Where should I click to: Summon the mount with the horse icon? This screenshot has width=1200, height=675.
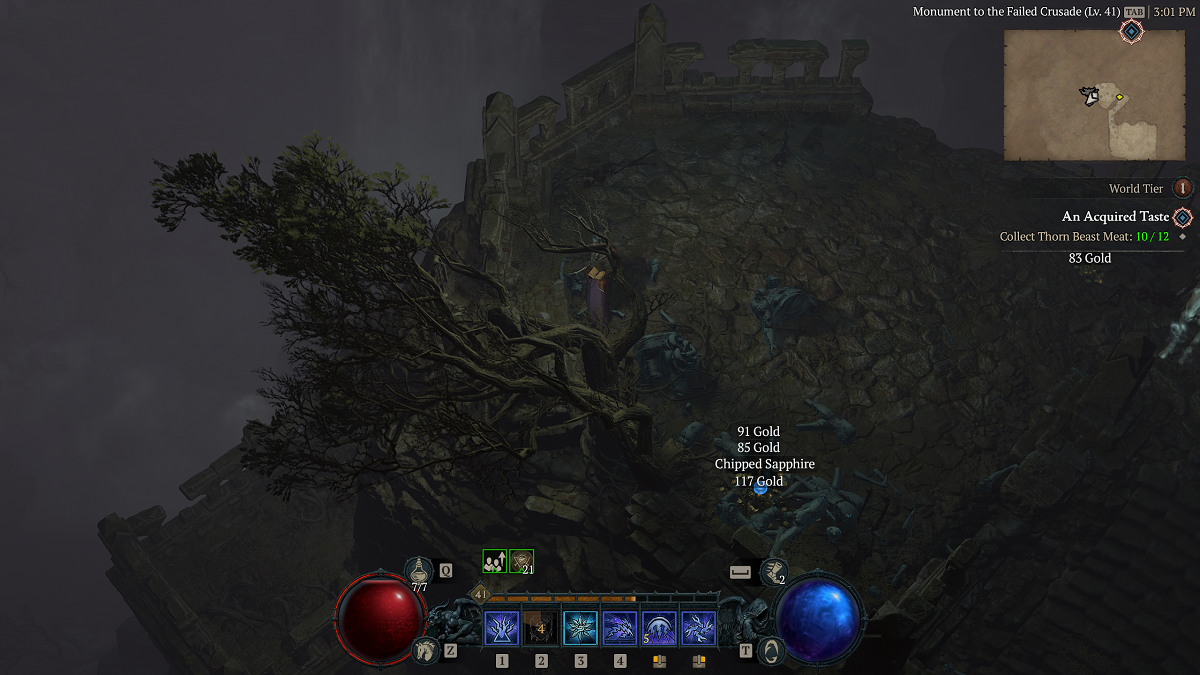[x=424, y=650]
